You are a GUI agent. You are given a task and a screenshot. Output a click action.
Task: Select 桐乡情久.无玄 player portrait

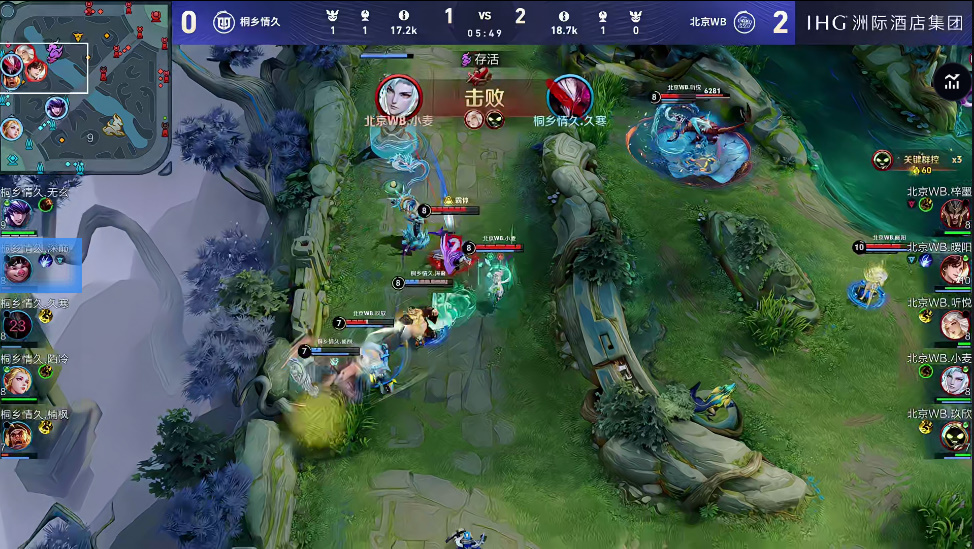coord(18,214)
